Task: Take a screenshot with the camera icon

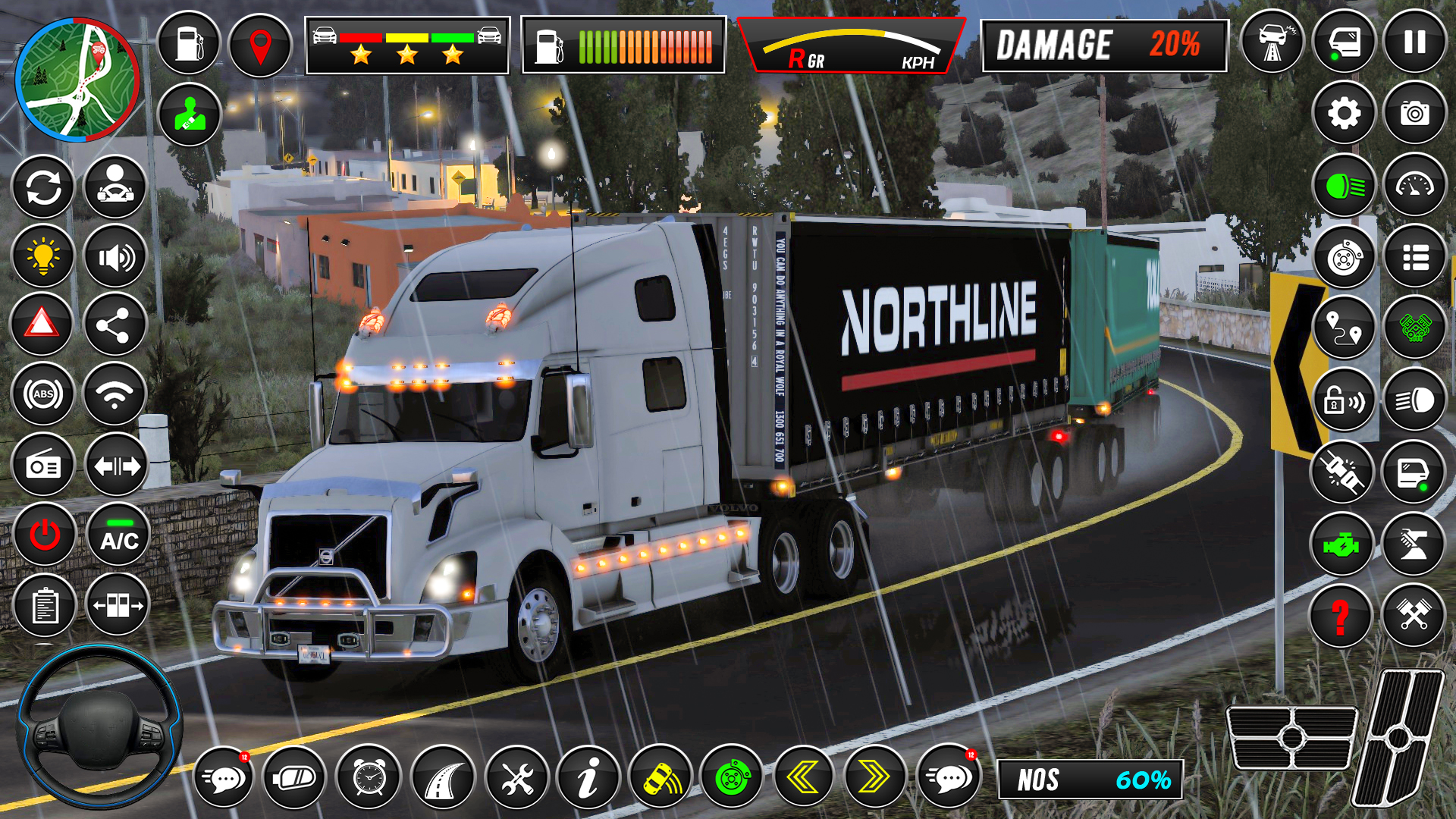Action: [1414, 114]
